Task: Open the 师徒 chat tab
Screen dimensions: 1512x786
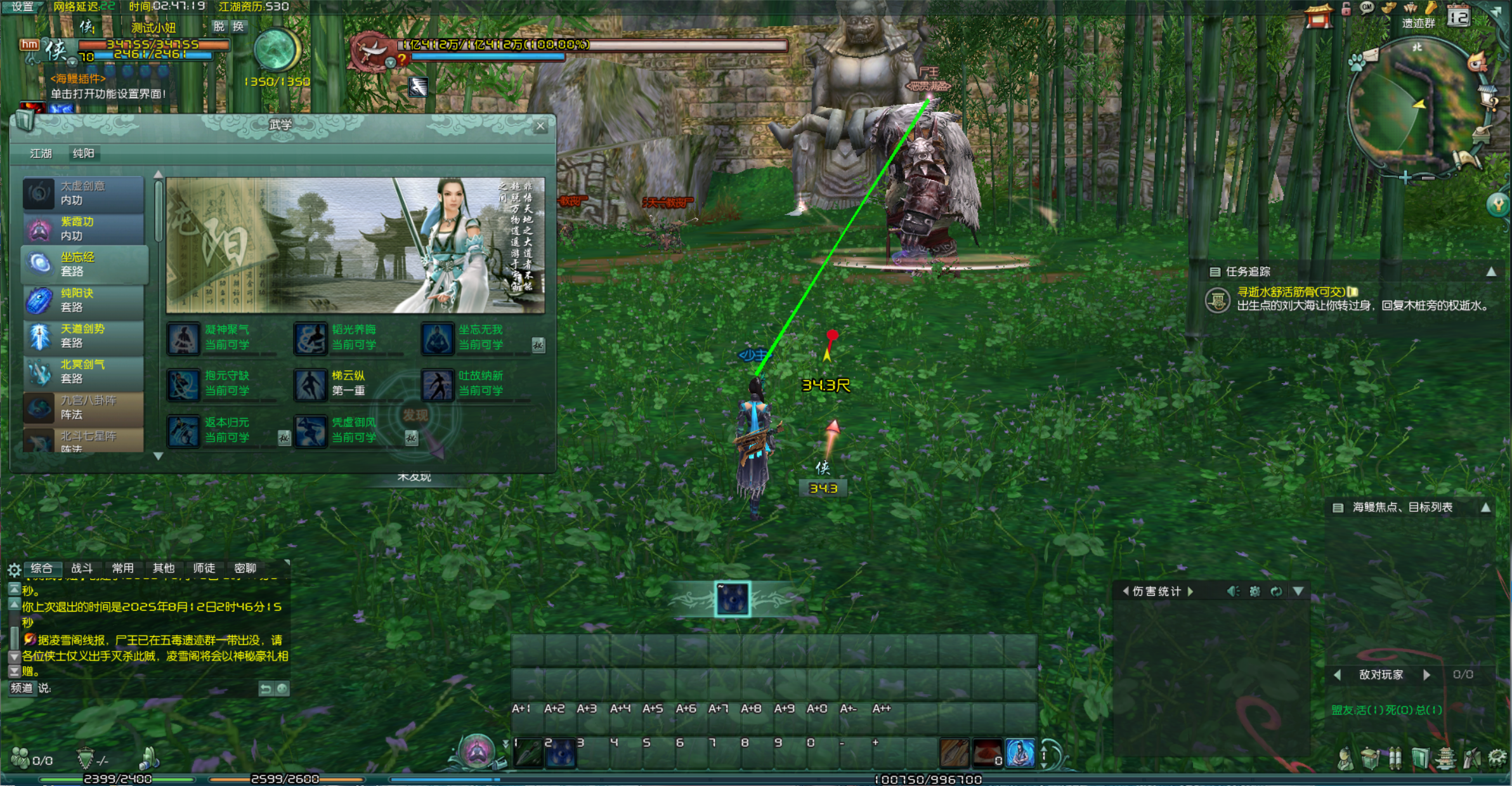Action: 204,568
